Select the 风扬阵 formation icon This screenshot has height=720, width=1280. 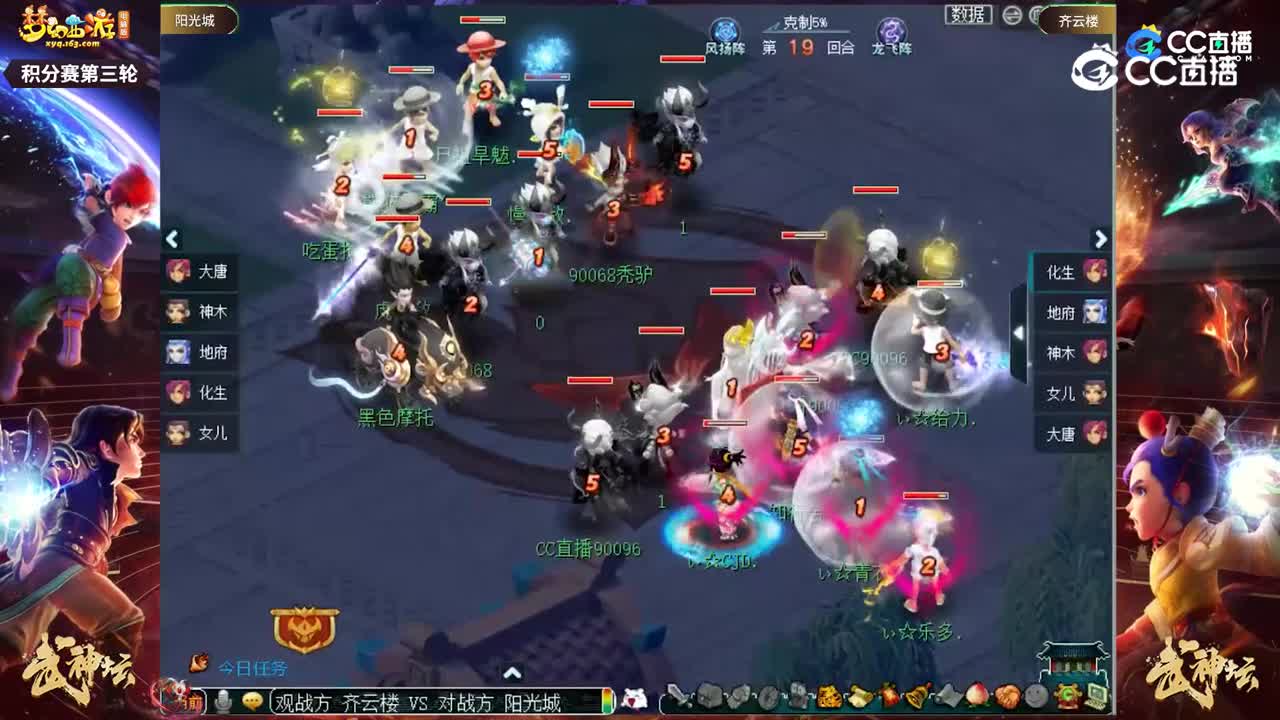(x=725, y=27)
